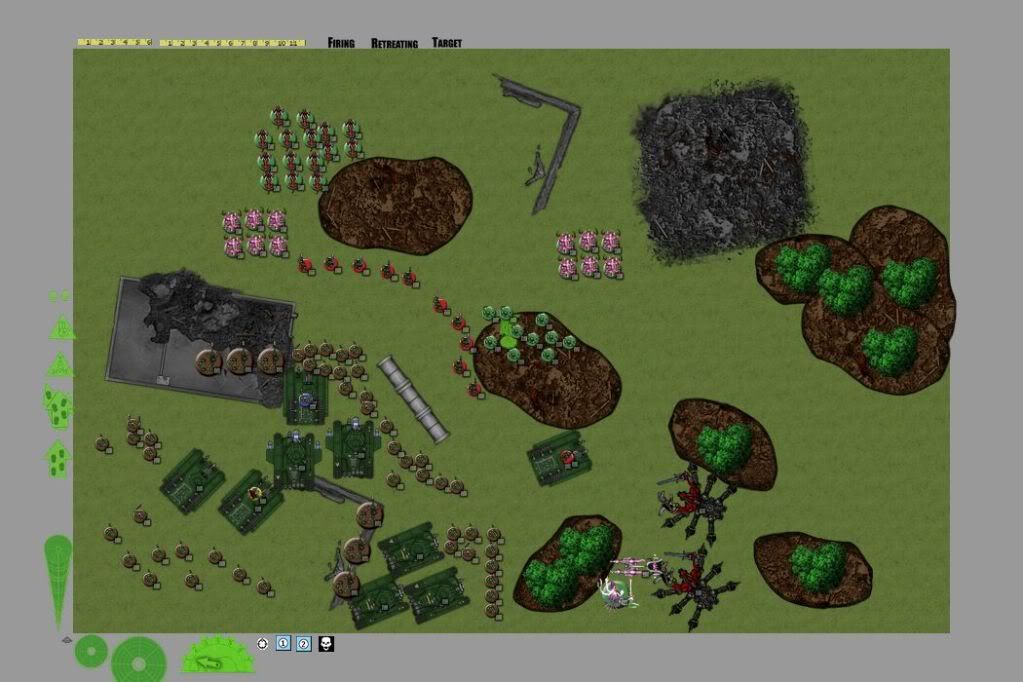Select the 6-inch yellow ruler
Image resolution: width=1023 pixels, height=682 pixels.
114,43
